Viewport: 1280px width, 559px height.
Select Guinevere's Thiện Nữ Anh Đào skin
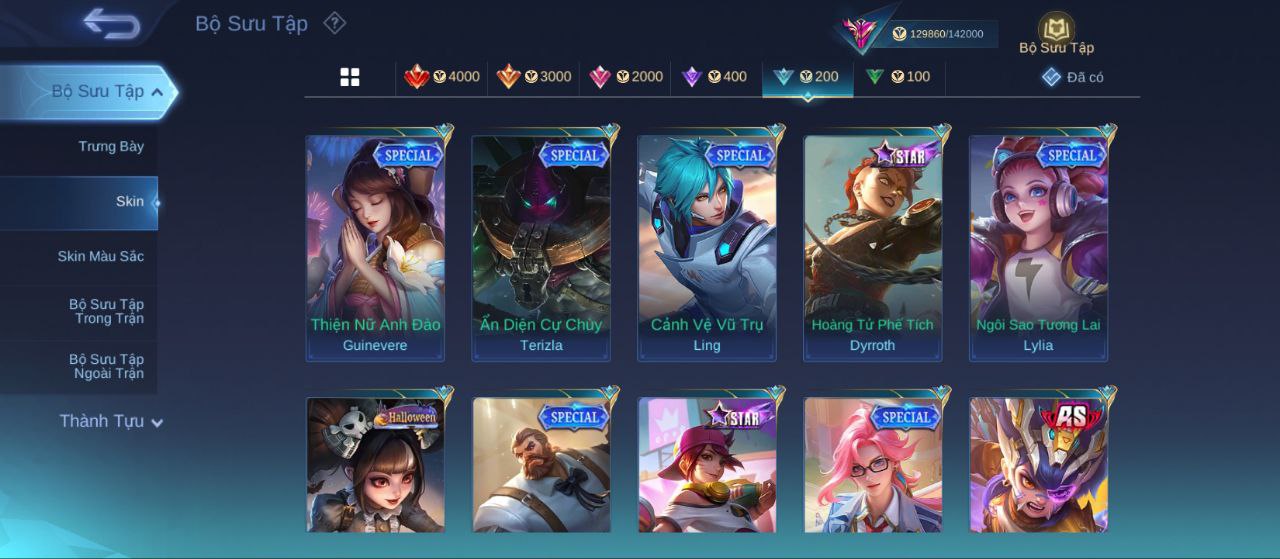[375, 248]
